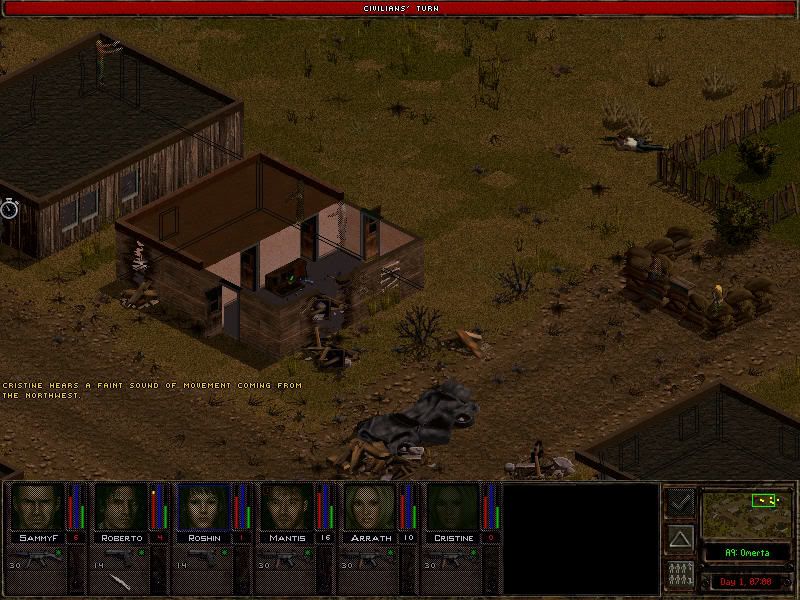The width and height of the screenshot is (800, 600).
Task: Click the triangle roof-level button
Action: tap(680, 539)
